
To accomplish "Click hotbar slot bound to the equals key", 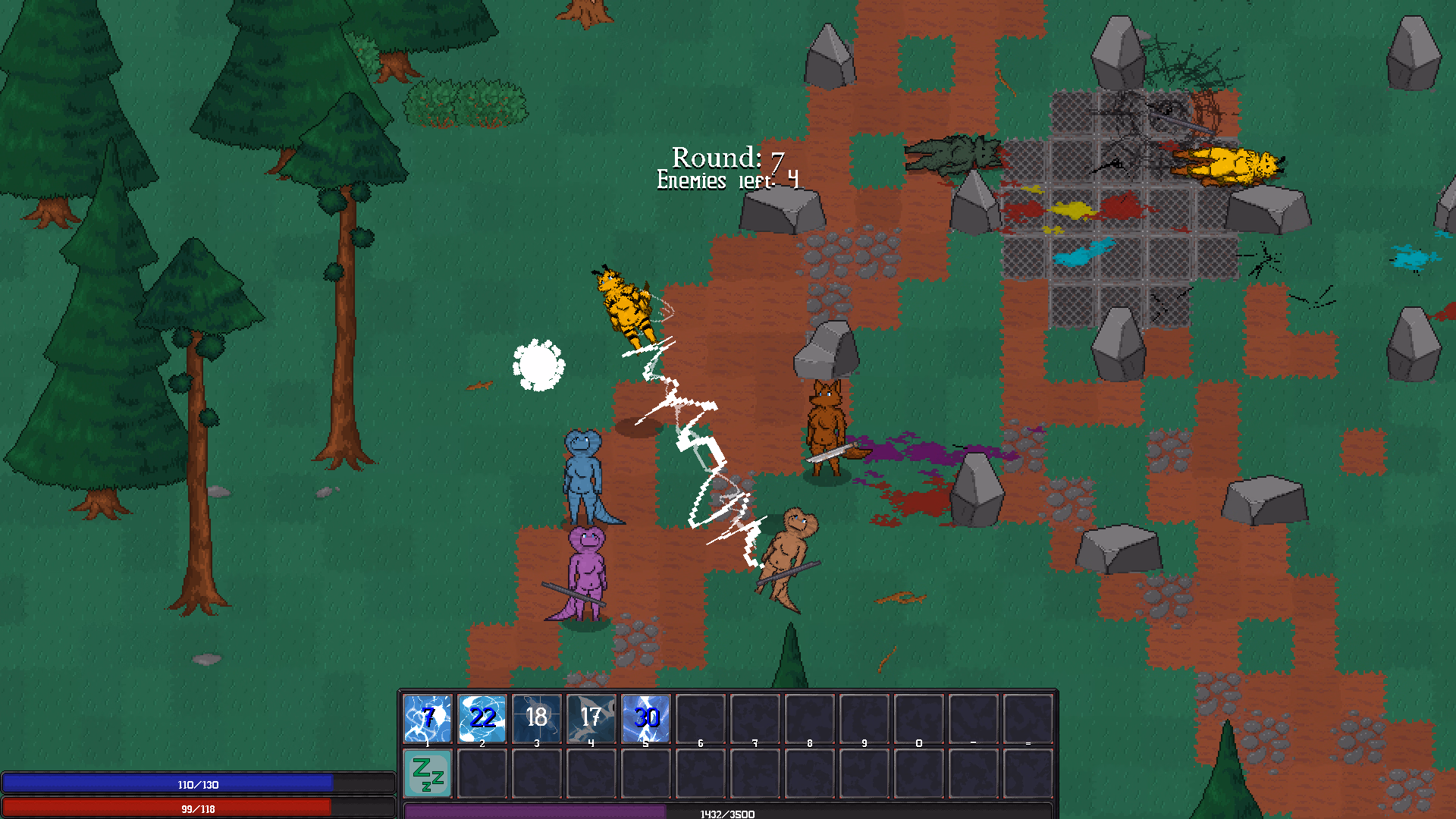I will click(1028, 717).
